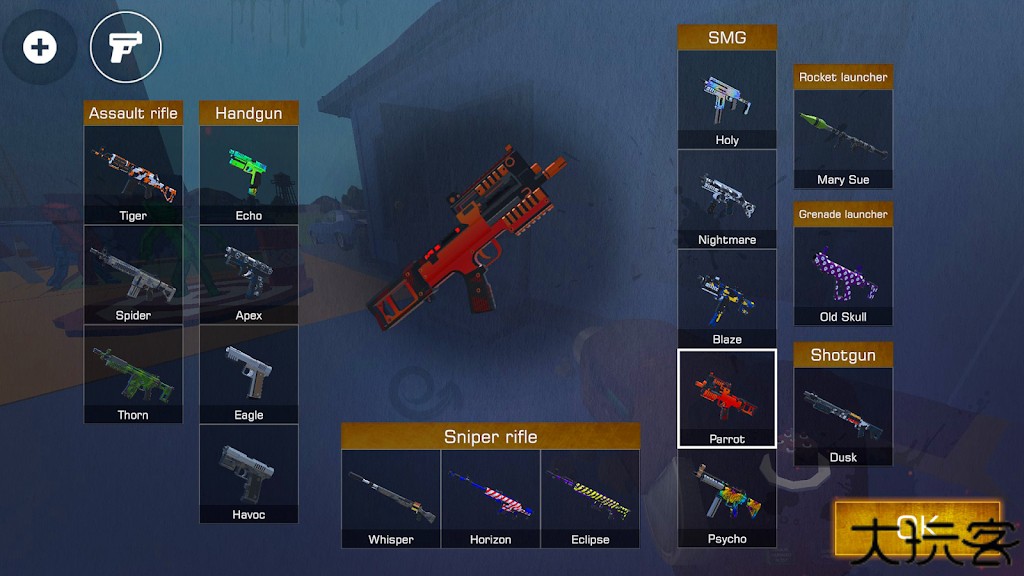This screenshot has height=576, width=1024.
Task: Select the Blaze SMG
Action: (727, 298)
